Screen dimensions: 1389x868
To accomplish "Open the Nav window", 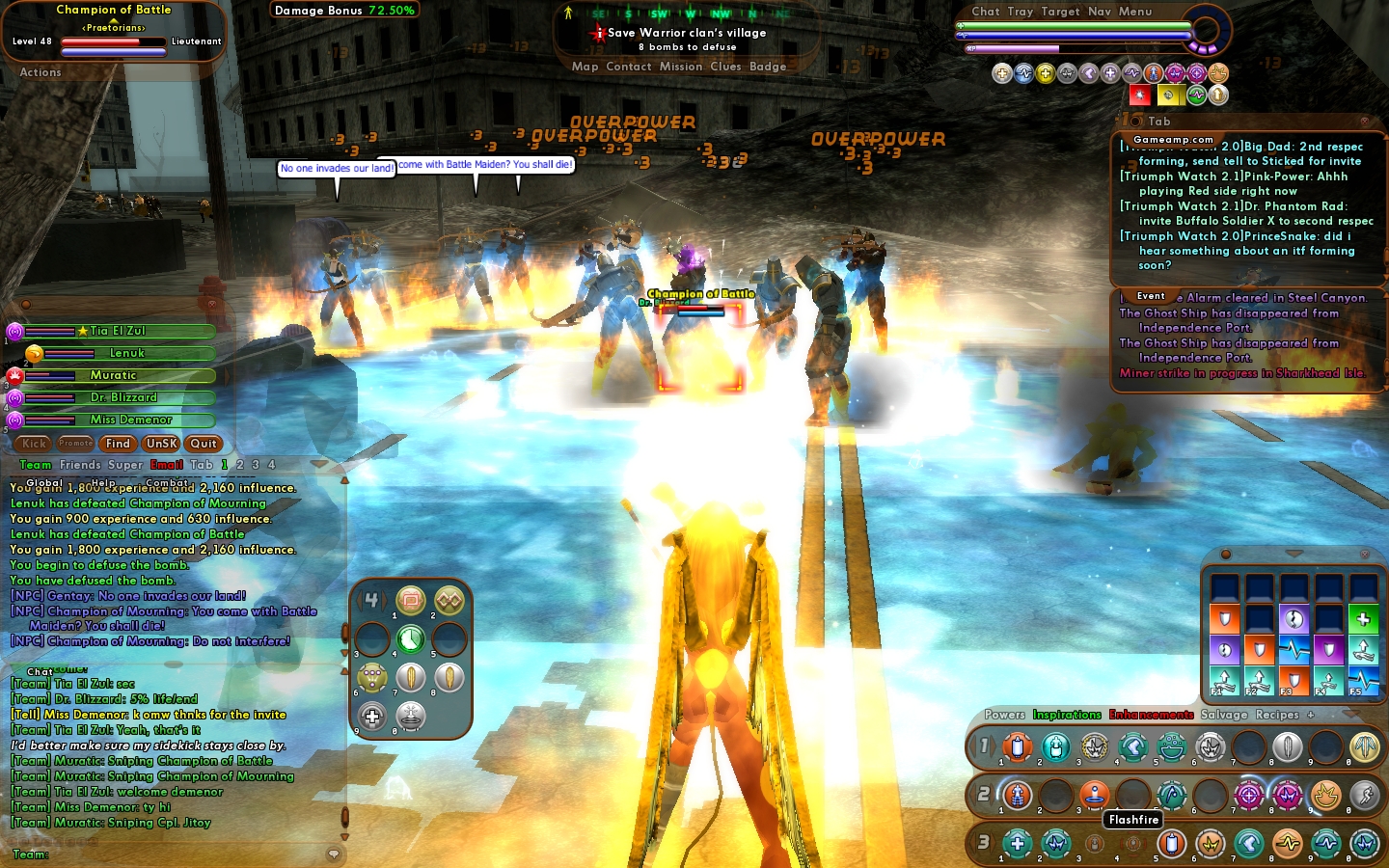I will coord(1100,12).
